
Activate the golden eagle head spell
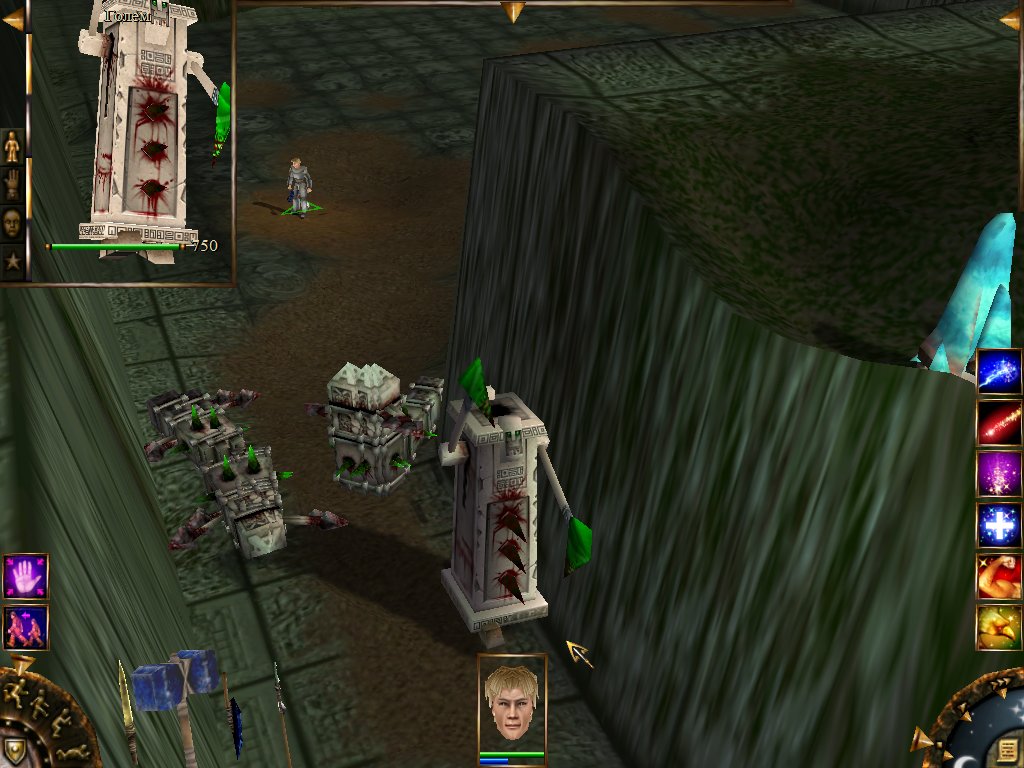click(999, 628)
